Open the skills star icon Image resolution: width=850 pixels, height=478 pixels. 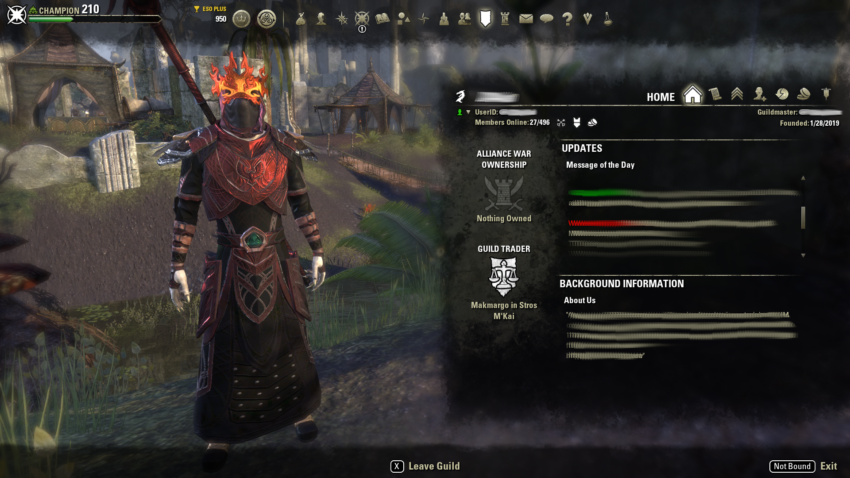(342, 18)
